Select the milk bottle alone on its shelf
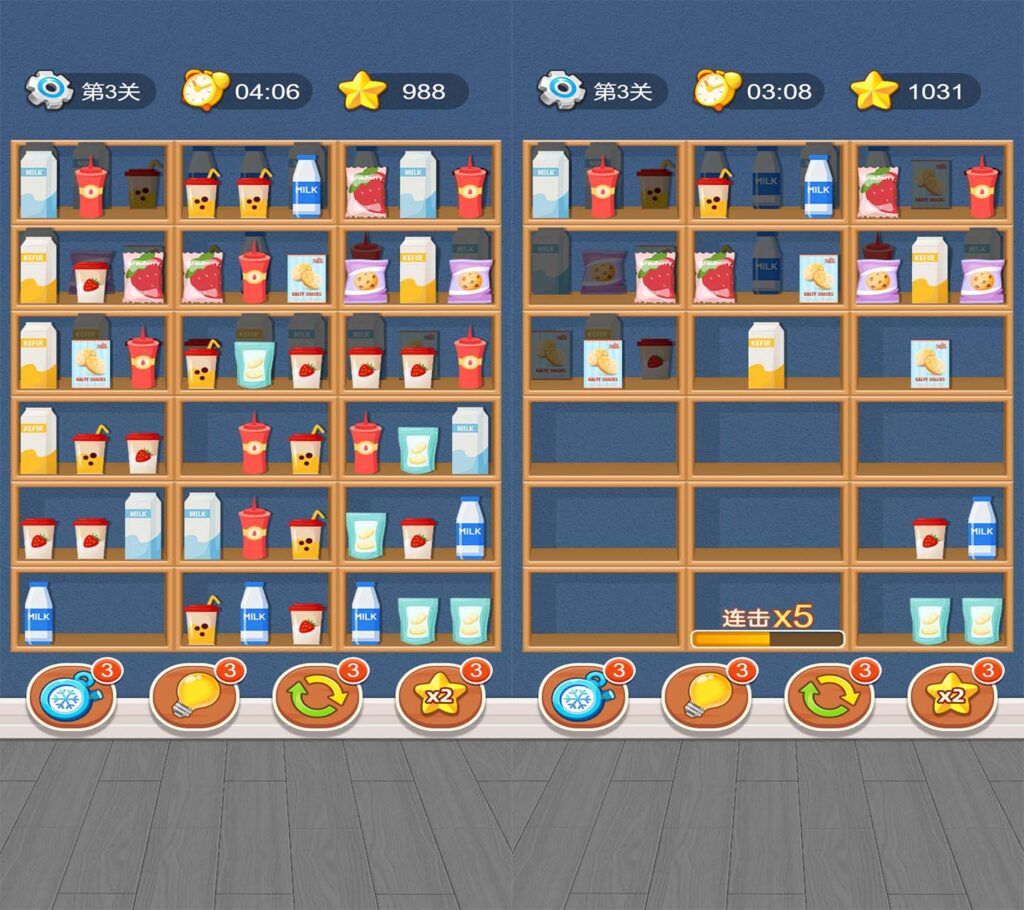Image resolution: width=1024 pixels, height=910 pixels. pos(39,612)
